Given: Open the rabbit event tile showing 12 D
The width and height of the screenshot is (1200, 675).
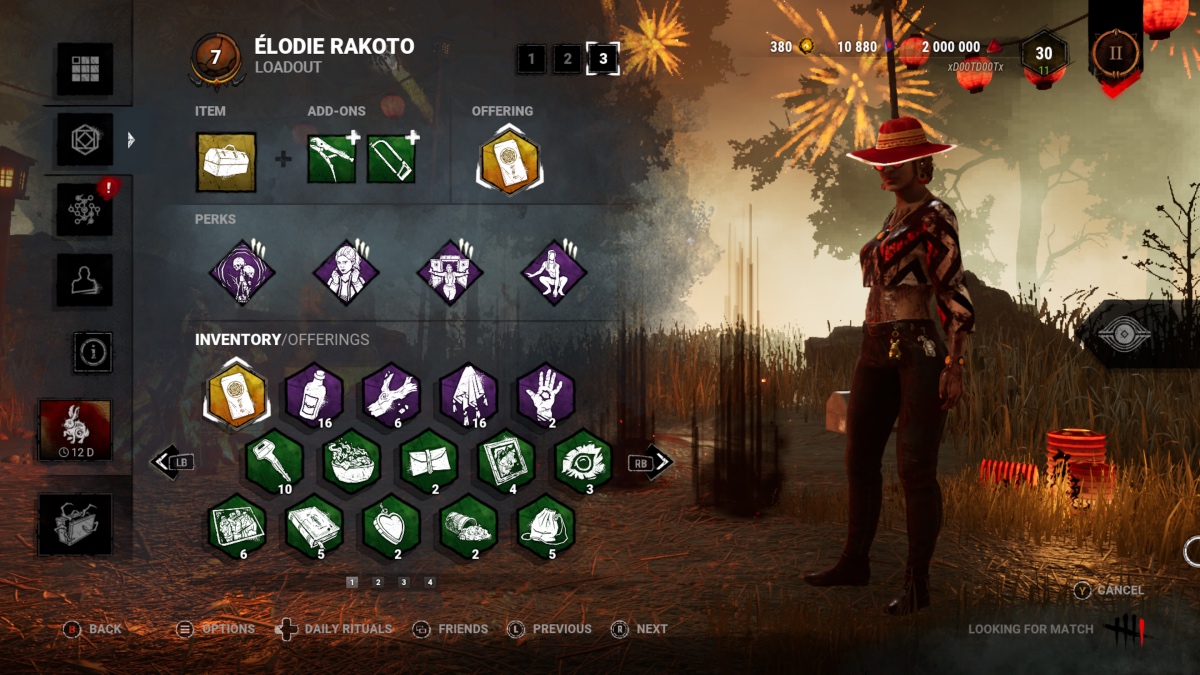Looking at the screenshot, I should pyautogui.click(x=75, y=430).
